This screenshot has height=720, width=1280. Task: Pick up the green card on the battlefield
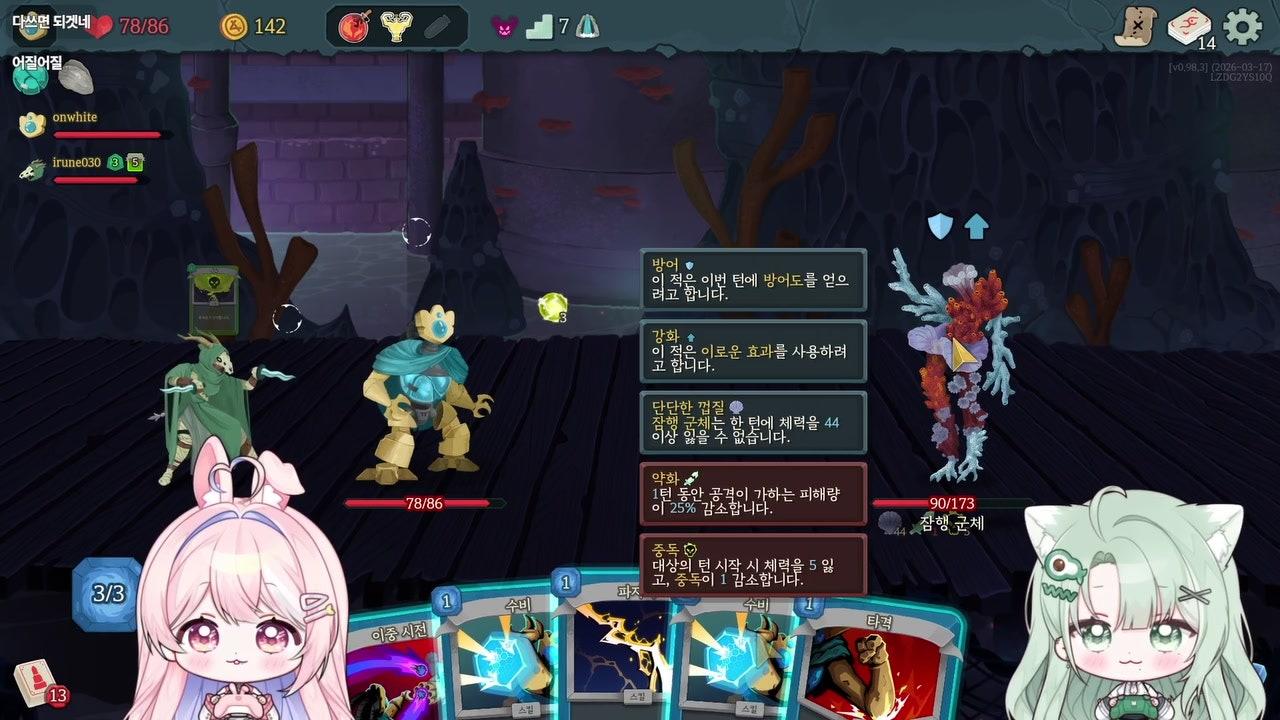coord(213,302)
